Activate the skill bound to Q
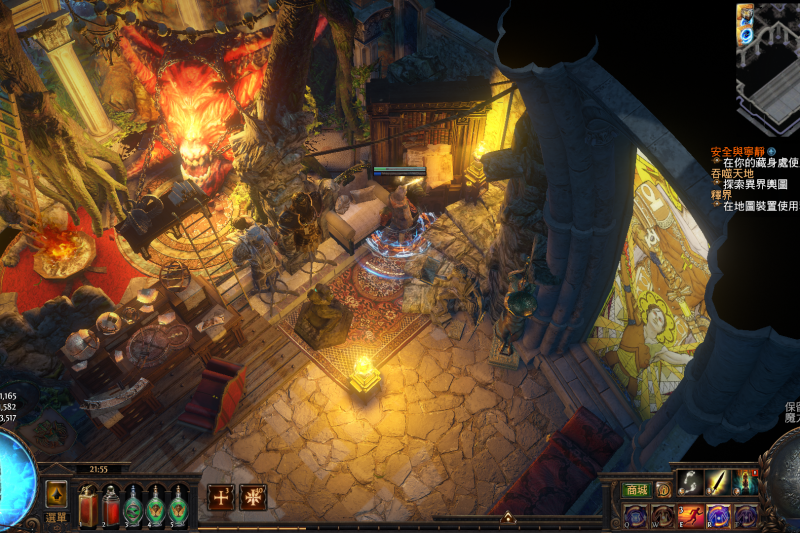 click(636, 515)
